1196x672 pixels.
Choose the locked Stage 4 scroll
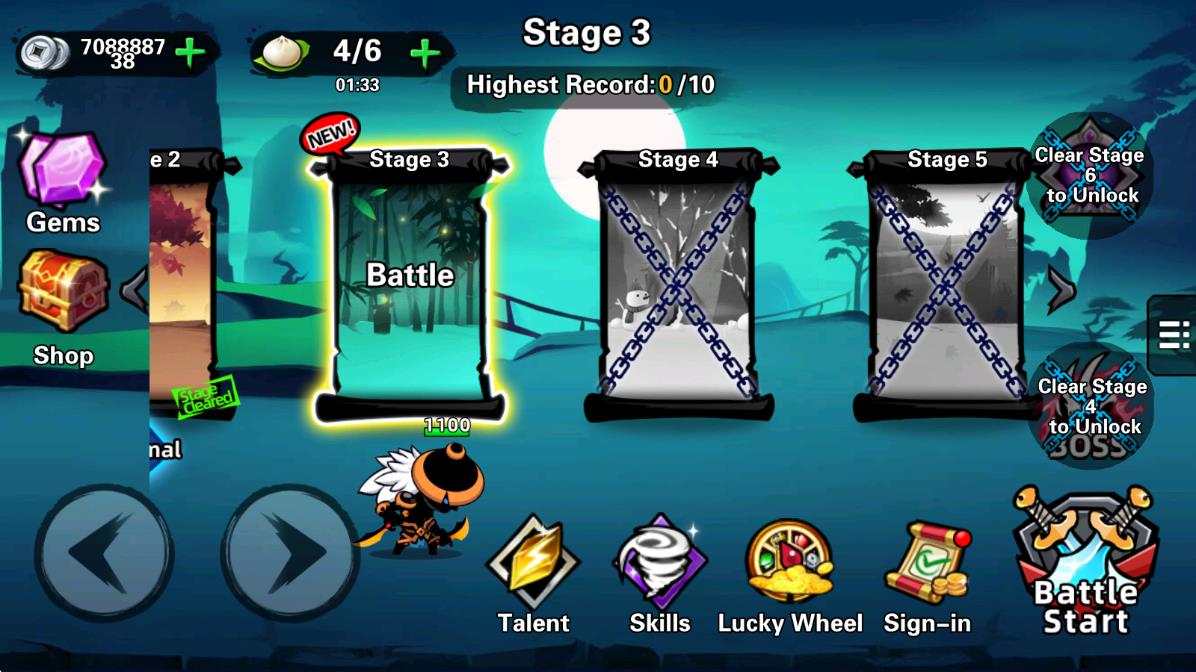tap(678, 284)
